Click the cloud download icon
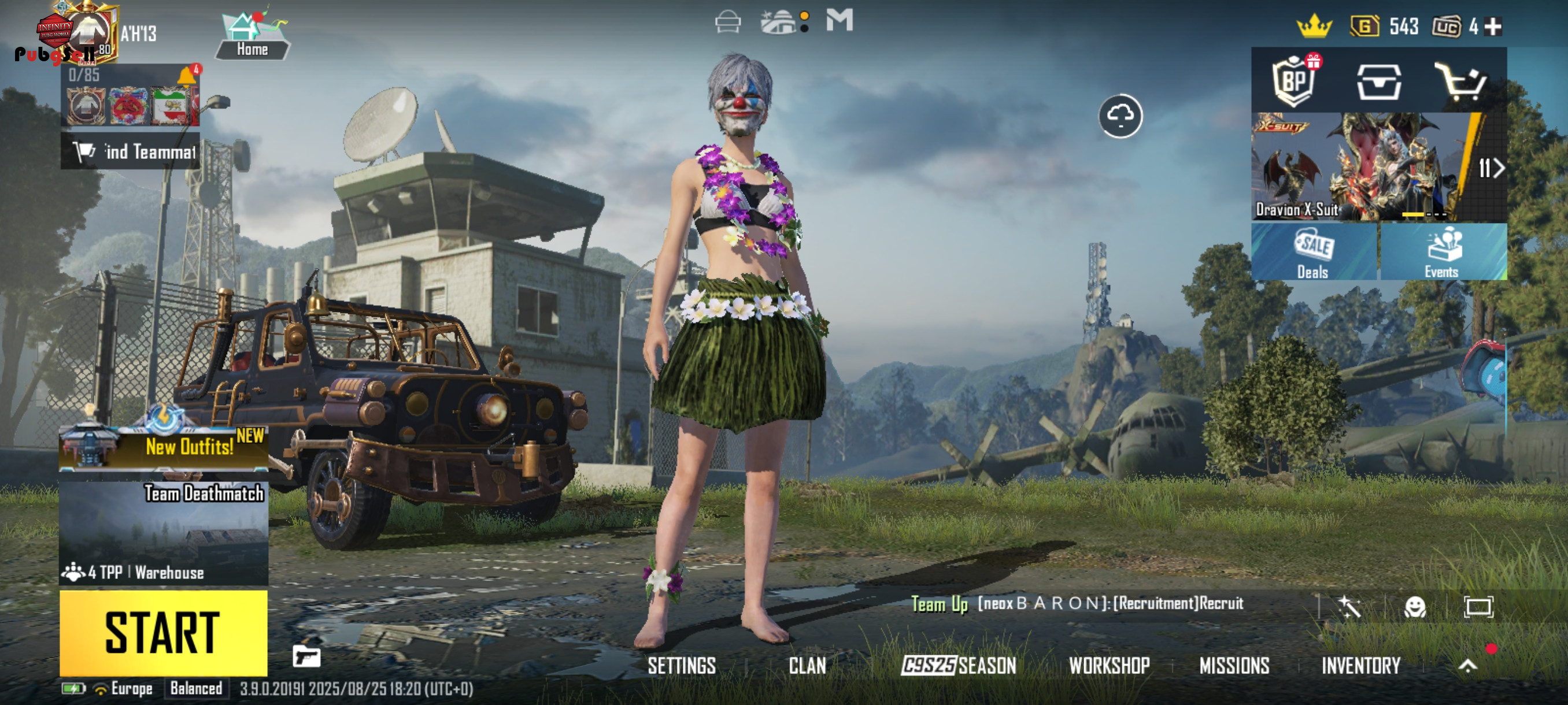The height and width of the screenshot is (705, 1568). tap(1120, 116)
